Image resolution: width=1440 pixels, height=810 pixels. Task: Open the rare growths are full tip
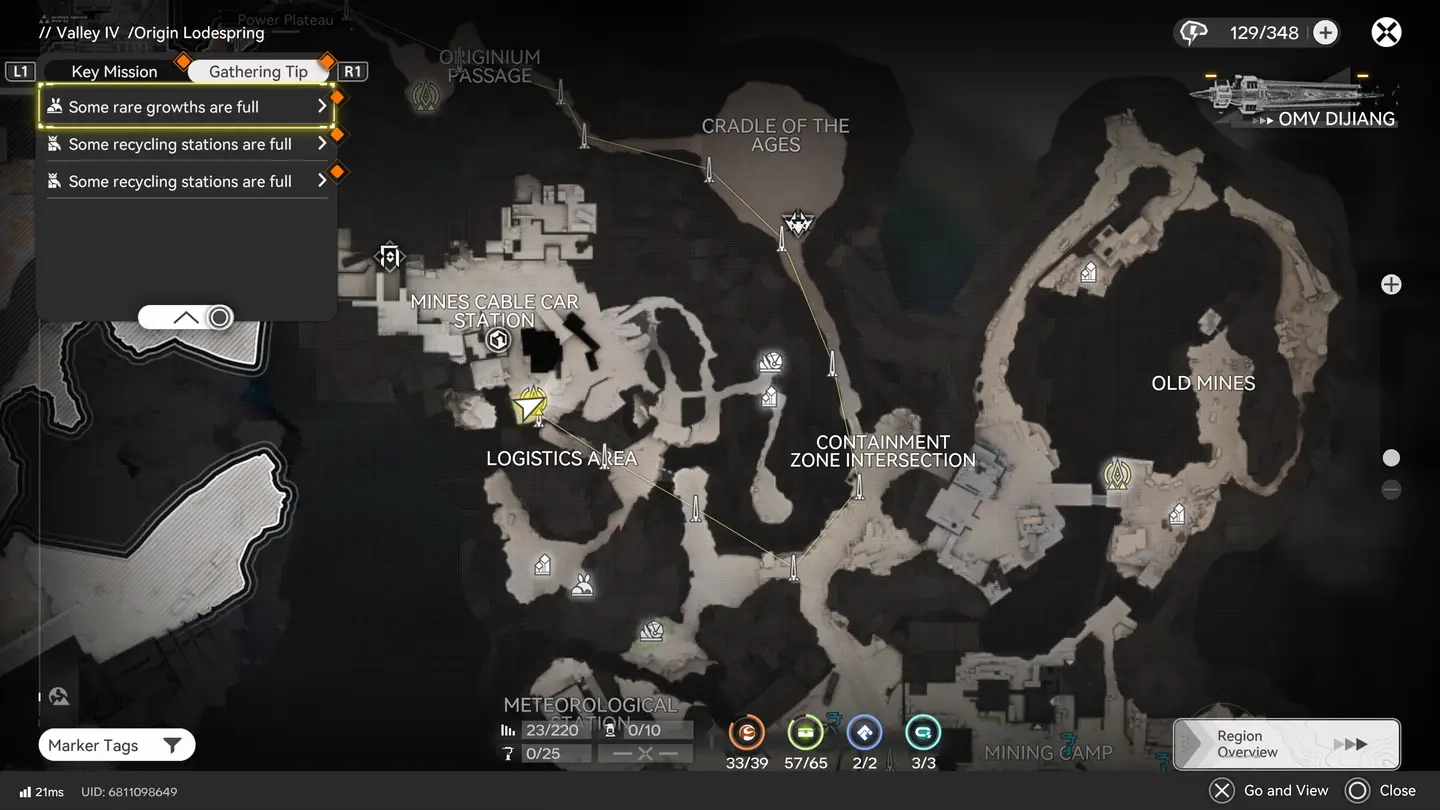pyautogui.click(x=186, y=107)
